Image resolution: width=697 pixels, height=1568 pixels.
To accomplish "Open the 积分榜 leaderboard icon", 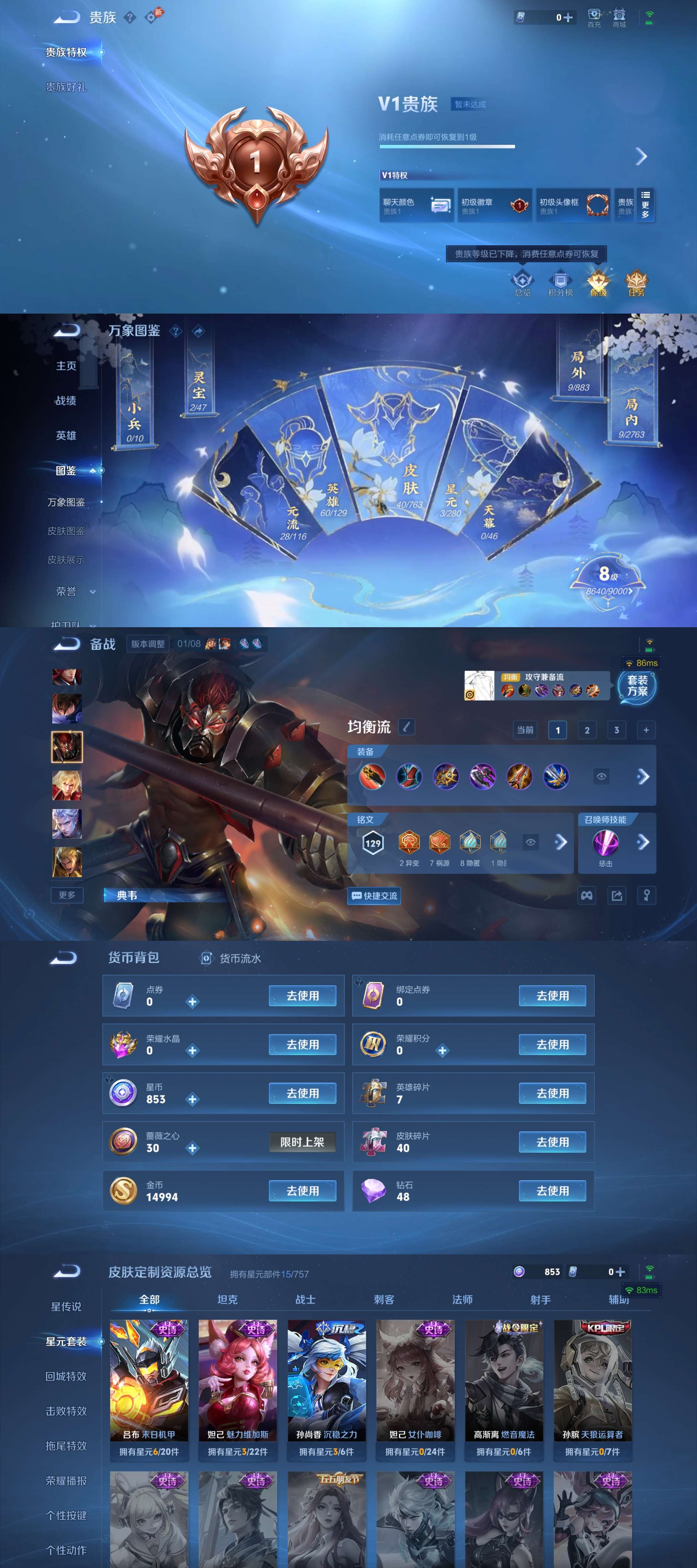I will [x=560, y=282].
